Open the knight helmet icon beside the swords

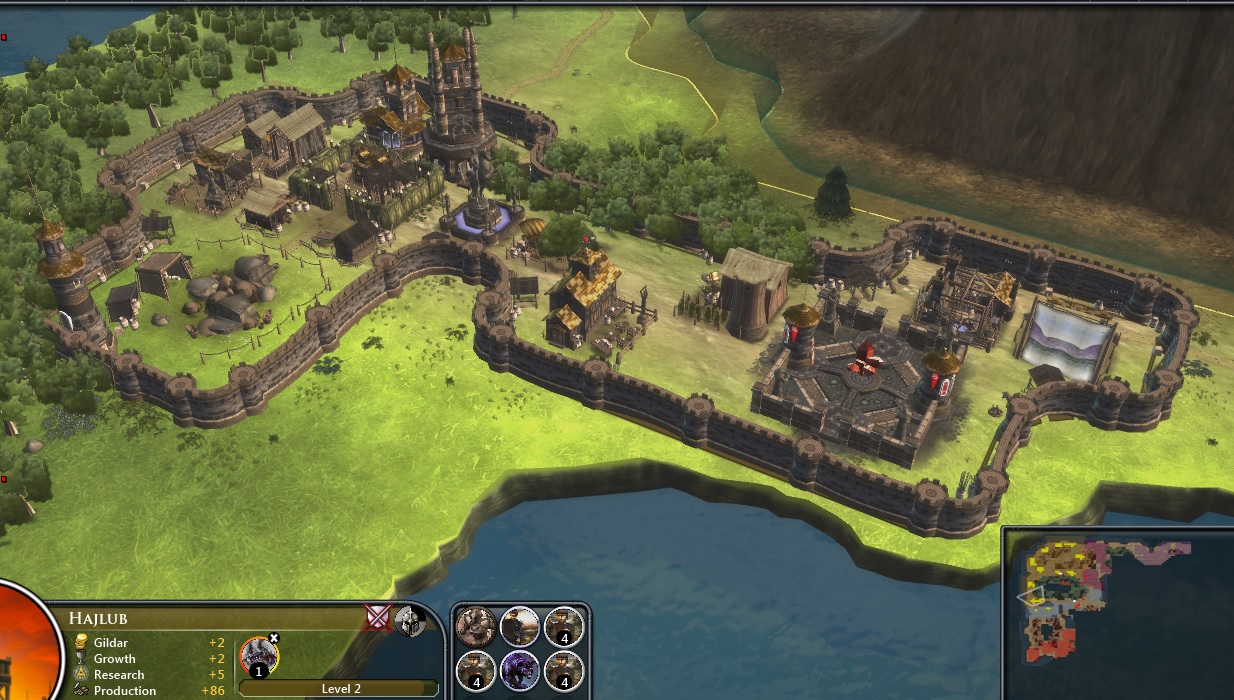(x=408, y=621)
